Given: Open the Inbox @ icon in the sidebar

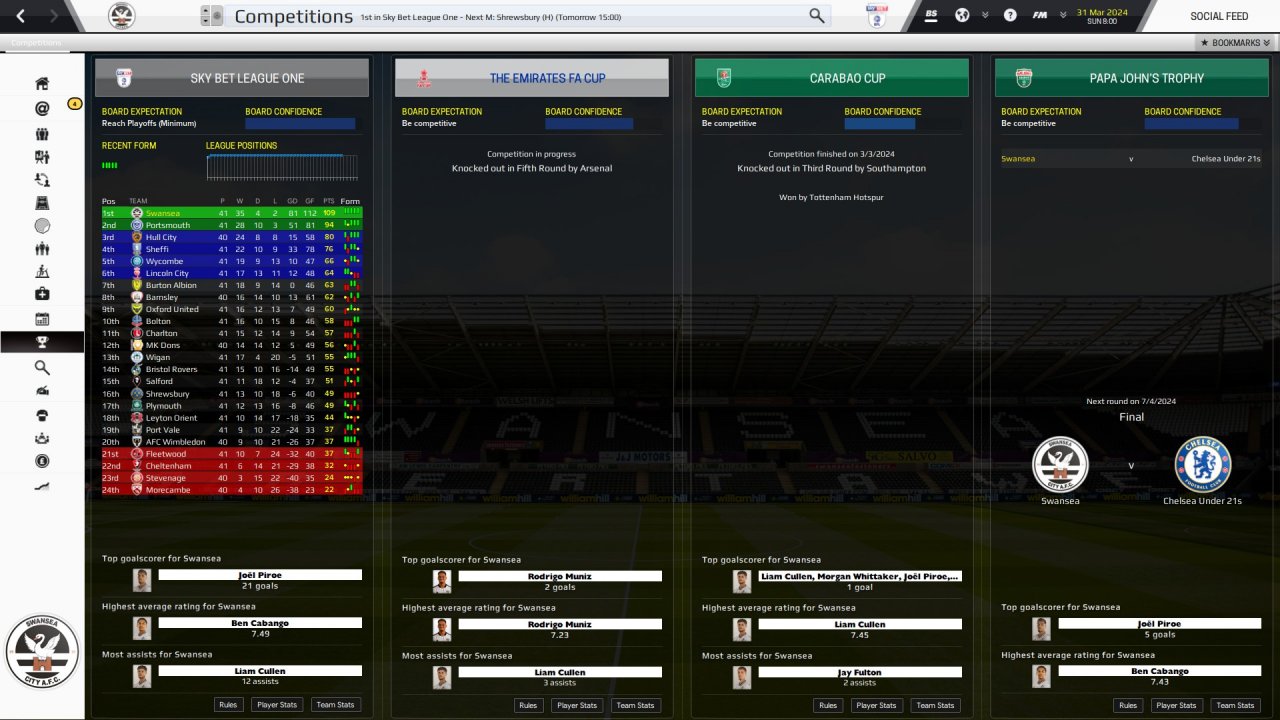Looking at the screenshot, I should (42, 109).
